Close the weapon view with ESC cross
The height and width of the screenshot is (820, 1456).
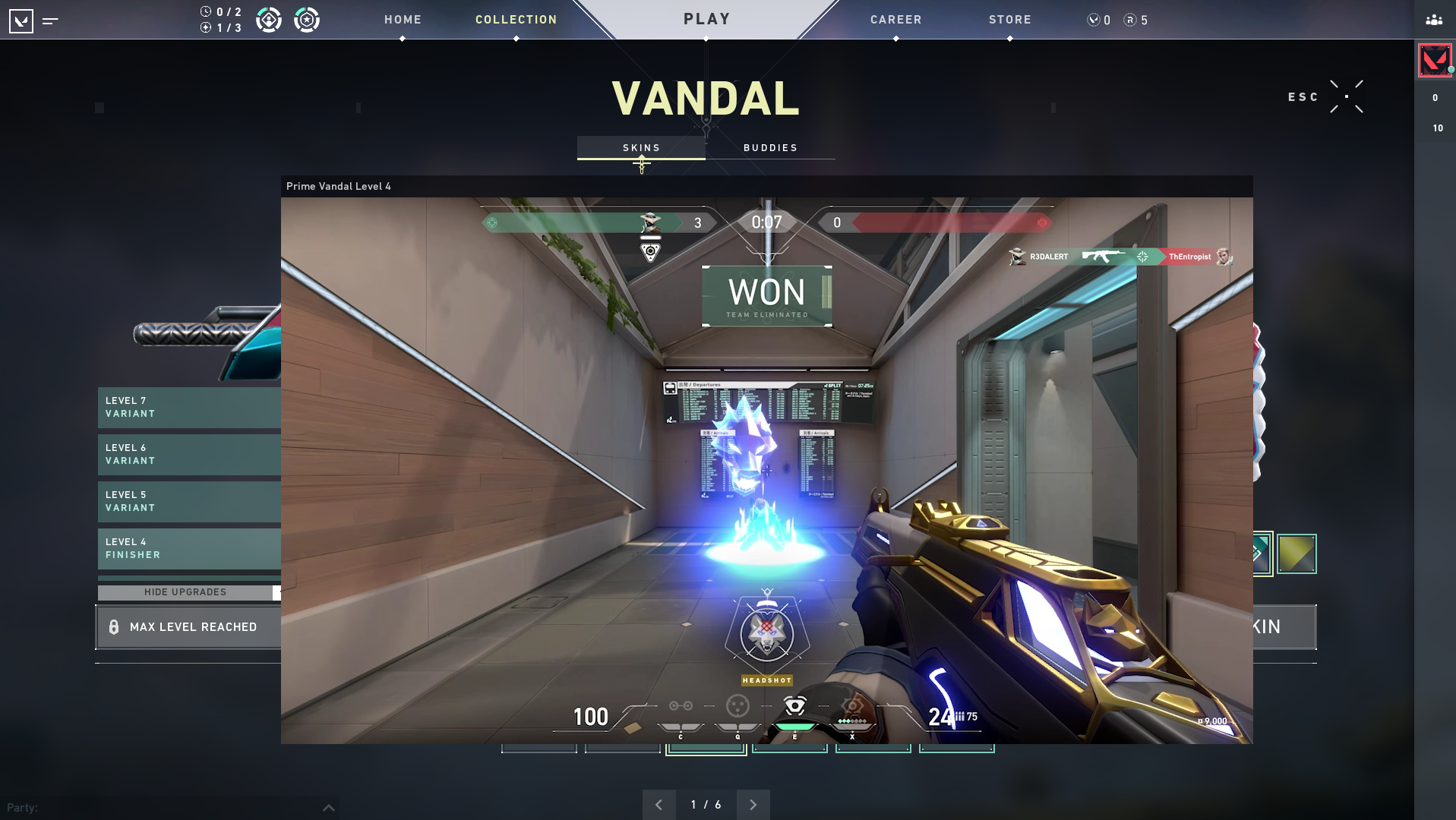pyautogui.click(x=1346, y=96)
